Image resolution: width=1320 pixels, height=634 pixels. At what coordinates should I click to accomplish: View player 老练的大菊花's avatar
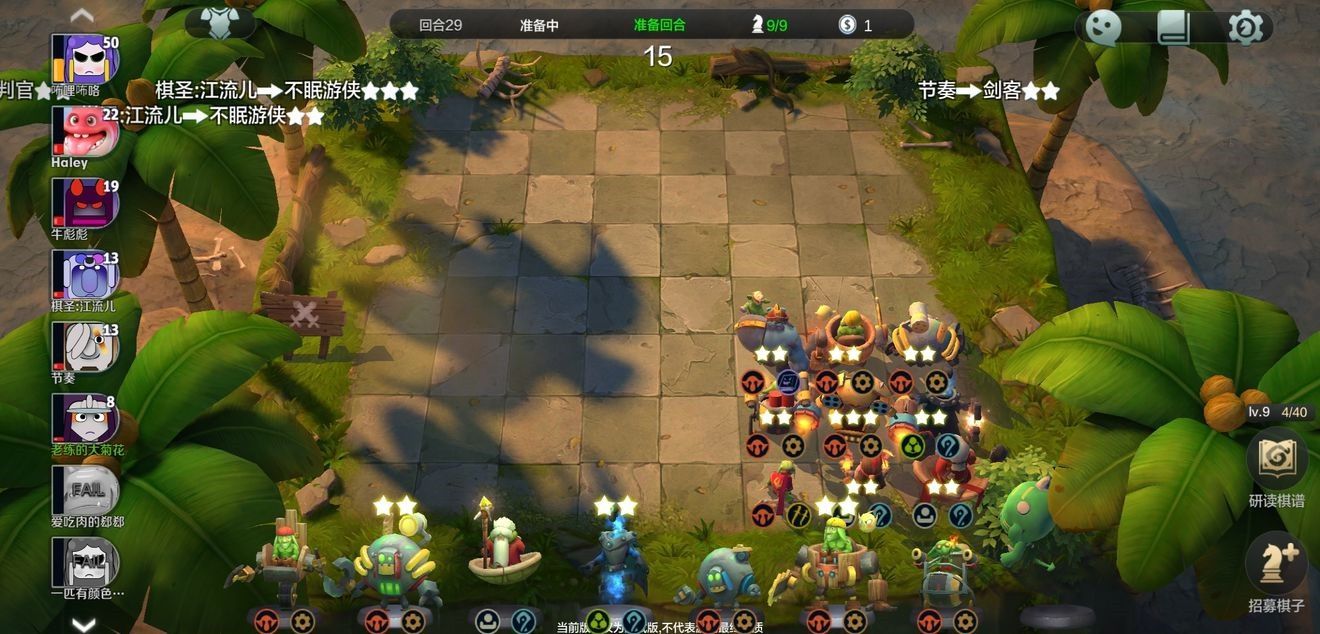pyautogui.click(x=85, y=418)
